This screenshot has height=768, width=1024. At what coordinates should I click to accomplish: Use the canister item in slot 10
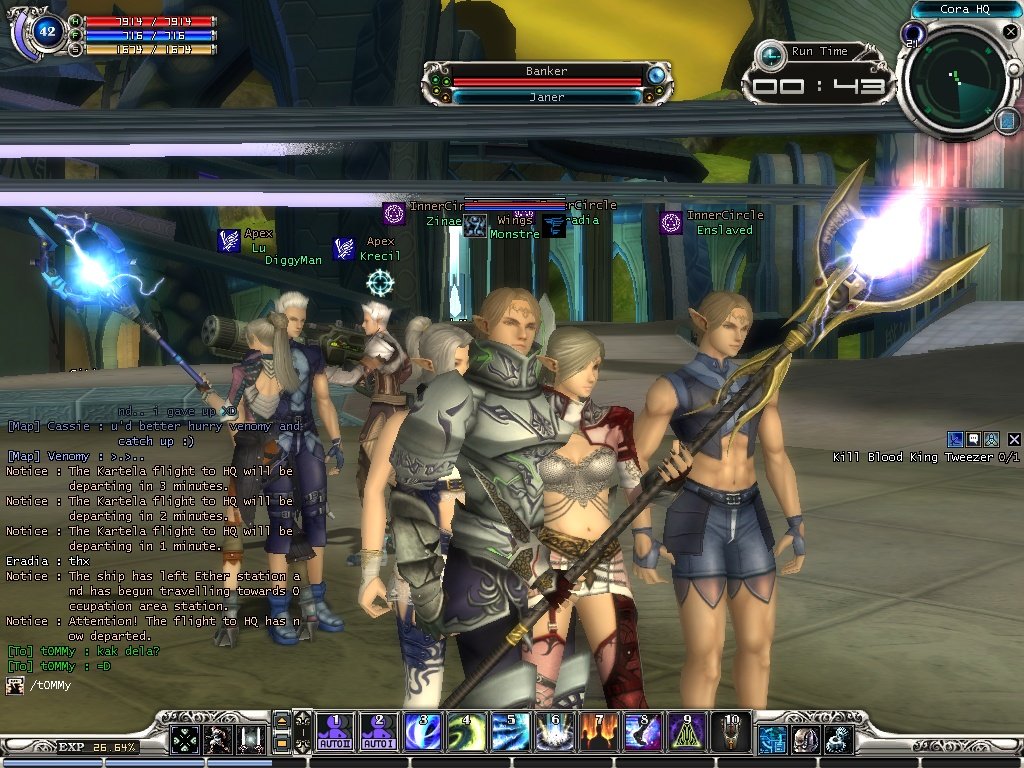(x=731, y=732)
